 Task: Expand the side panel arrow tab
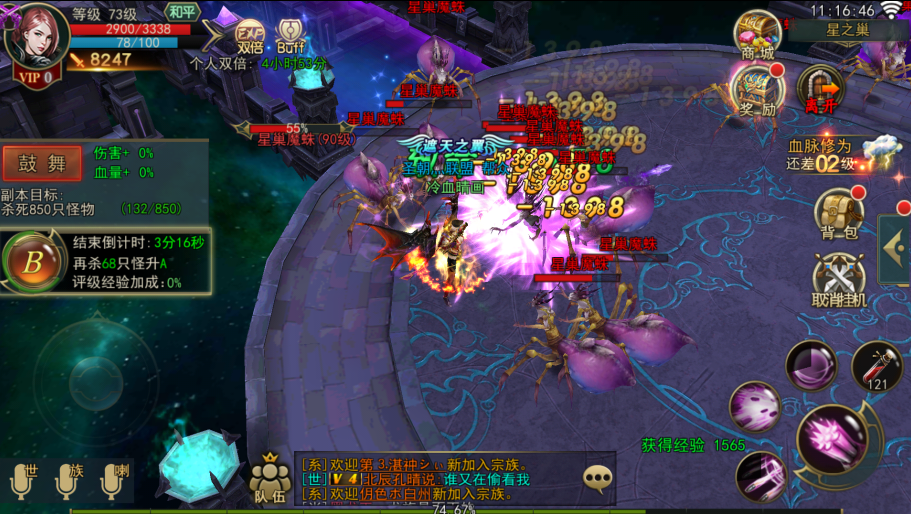pyautogui.click(x=894, y=249)
